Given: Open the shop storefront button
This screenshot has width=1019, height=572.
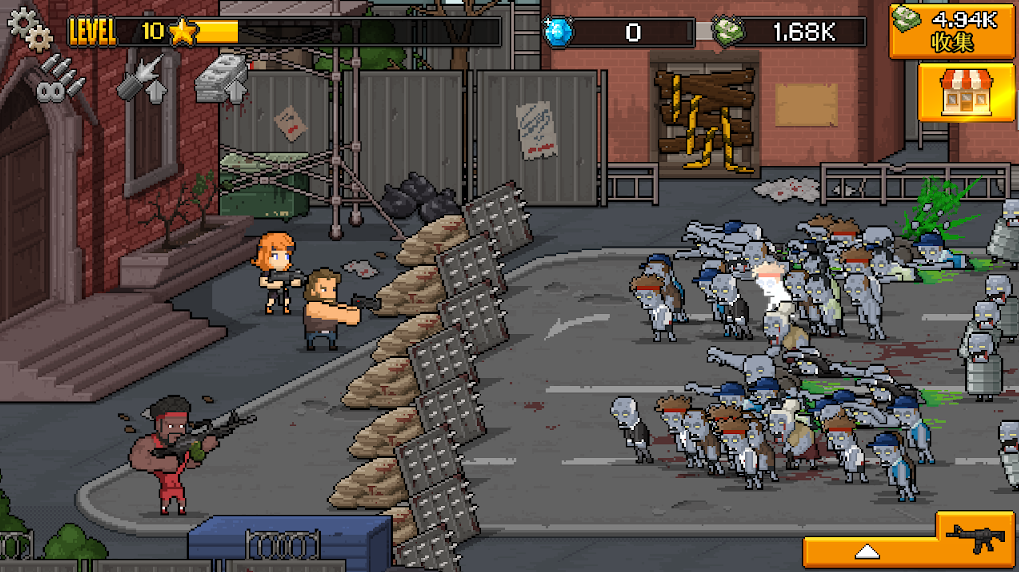Looking at the screenshot, I should (952, 92).
